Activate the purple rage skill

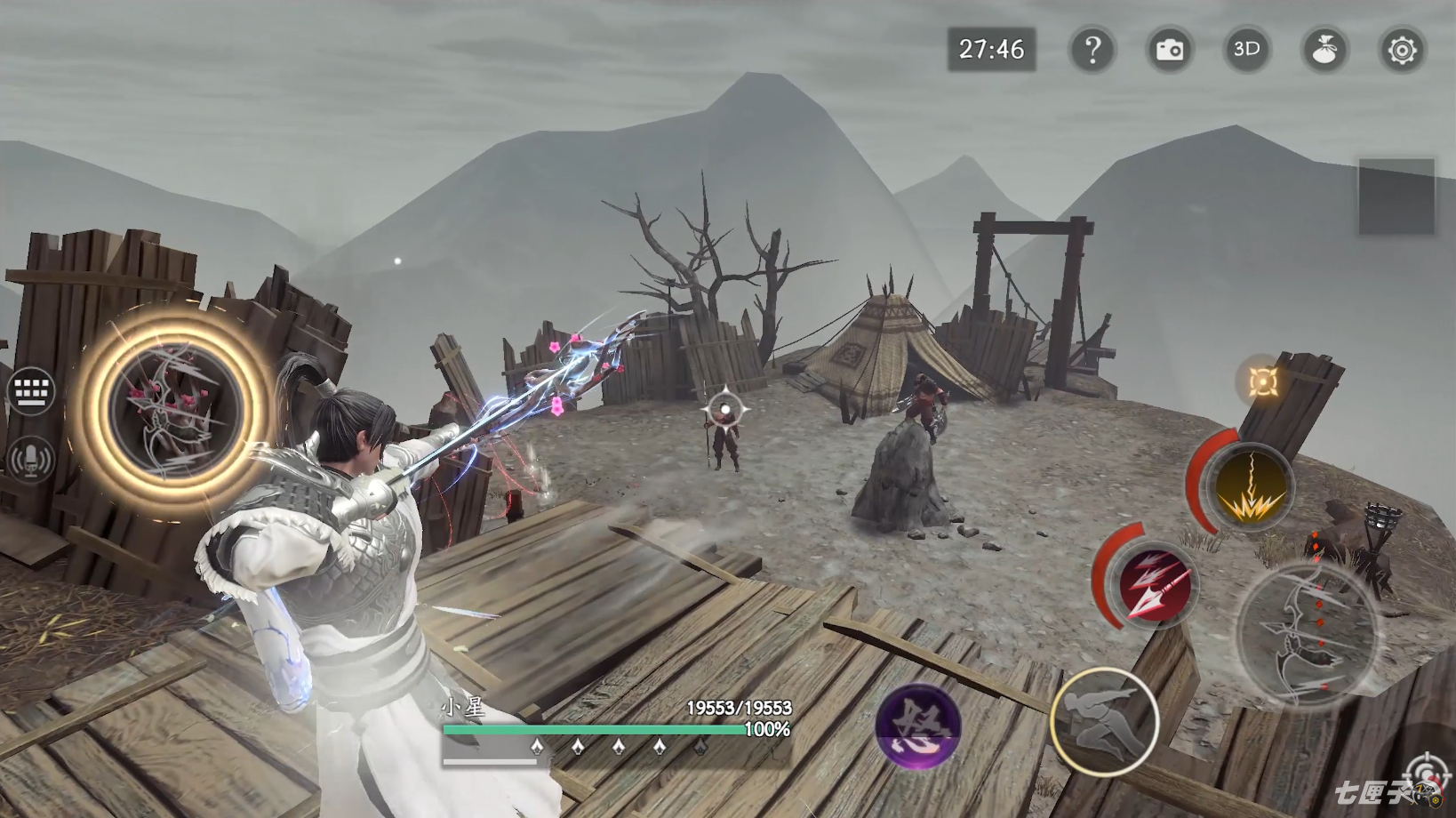[x=917, y=725]
